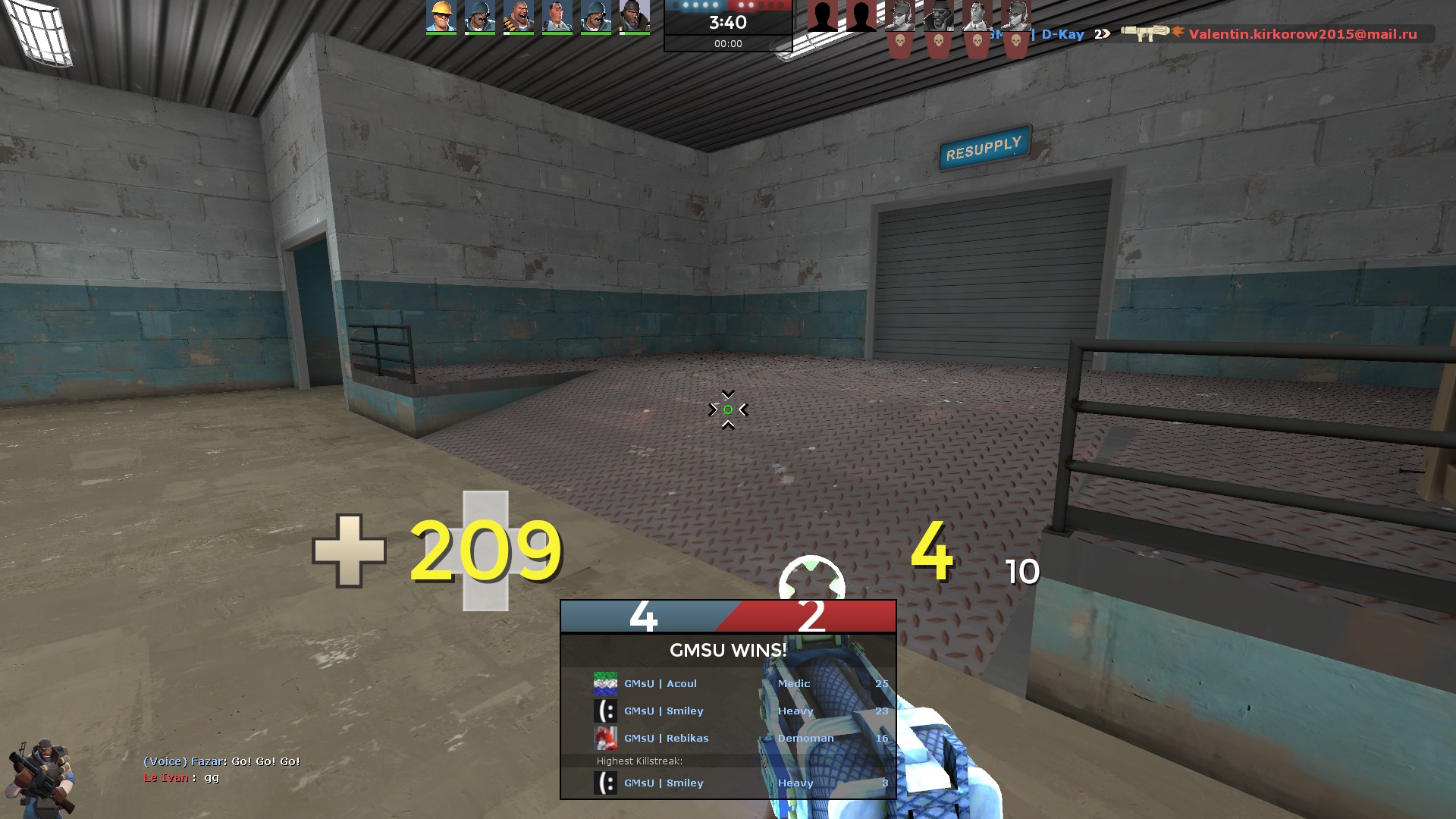Click the blue Heavy team portrait
Image resolution: width=1456 pixels, height=819 pixels.
tap(519, 17)
